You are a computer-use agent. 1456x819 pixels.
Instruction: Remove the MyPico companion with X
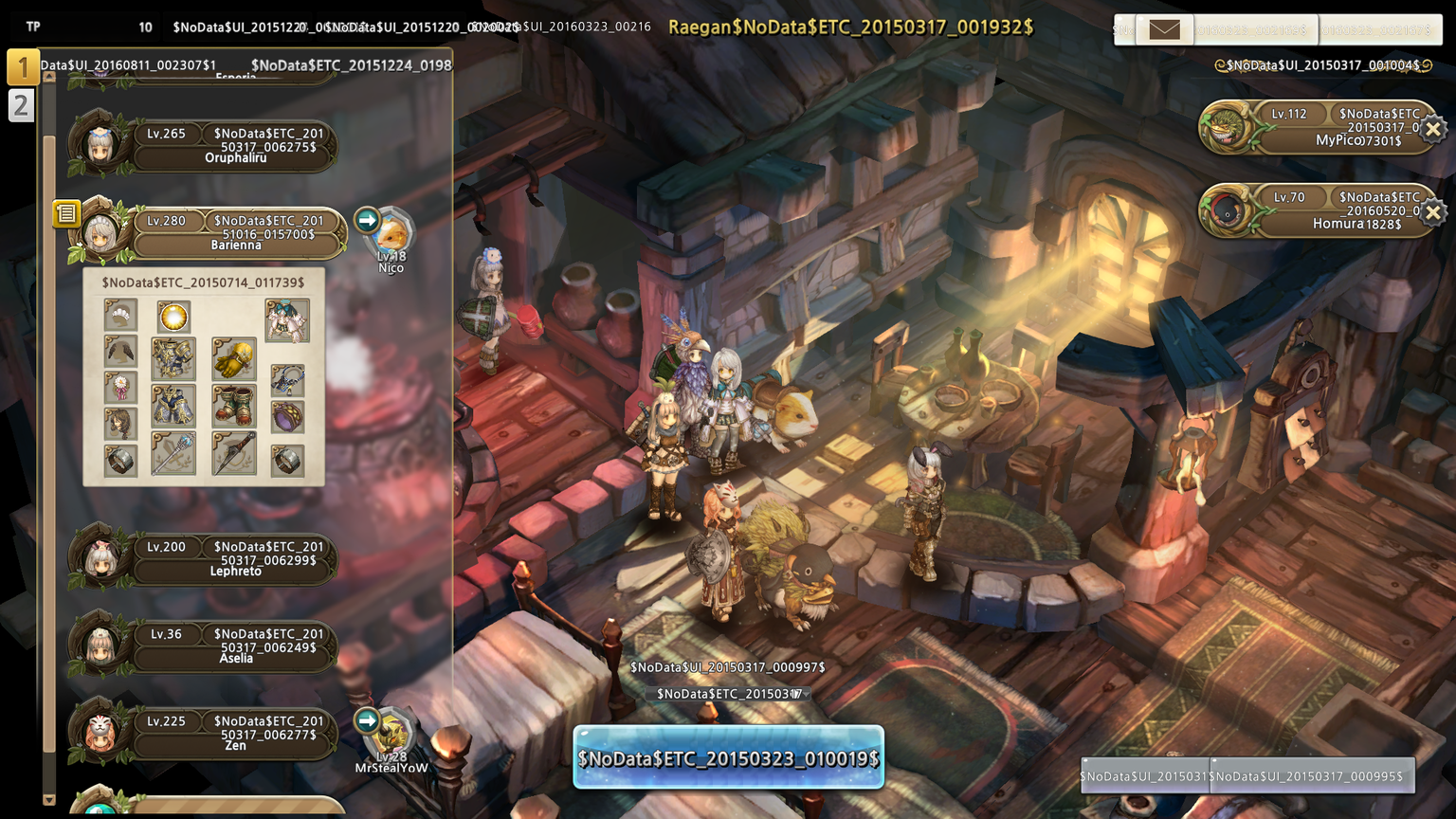click(1433, 128)
